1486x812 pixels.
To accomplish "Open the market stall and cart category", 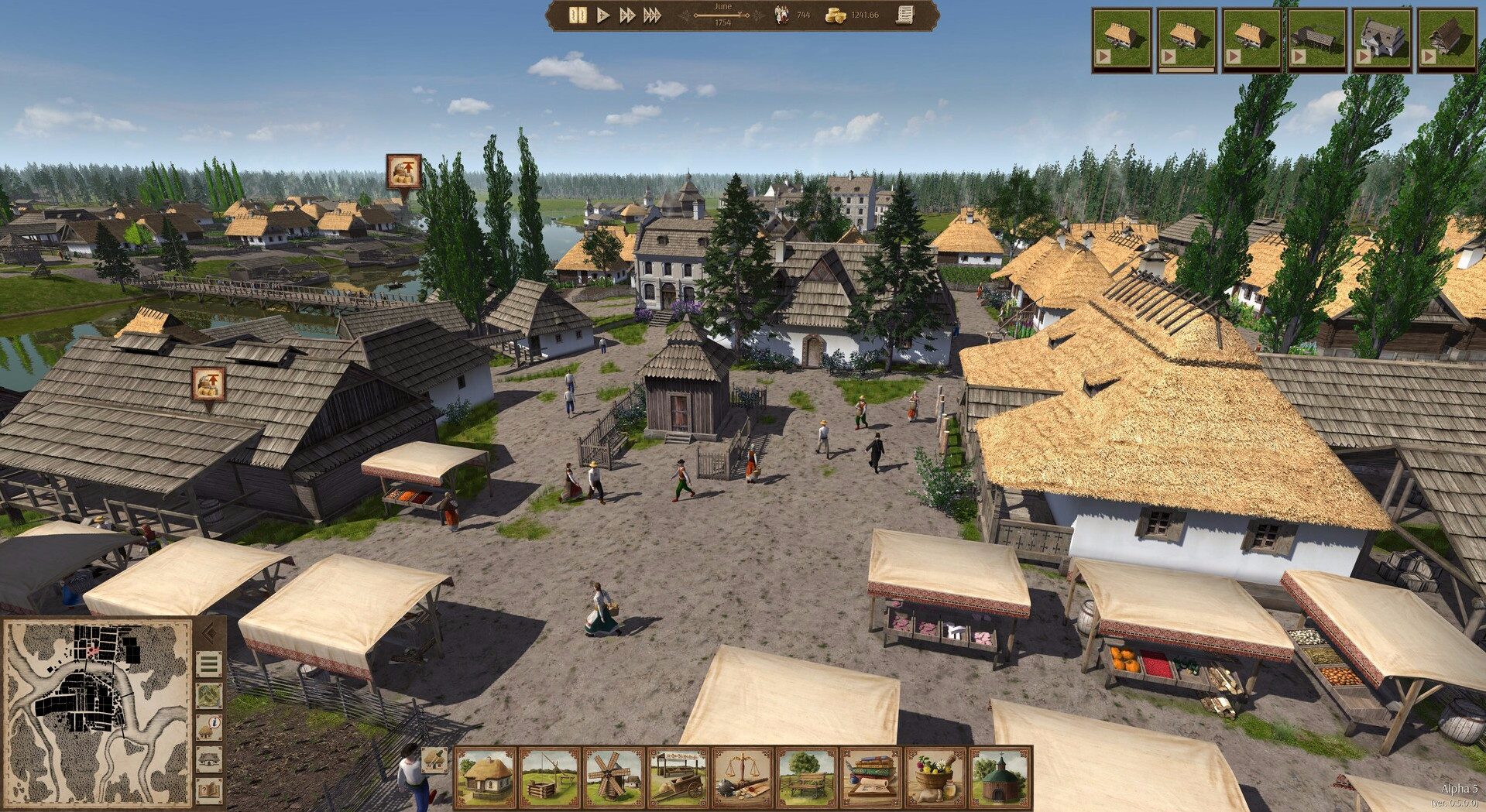I will coord(678,777).
